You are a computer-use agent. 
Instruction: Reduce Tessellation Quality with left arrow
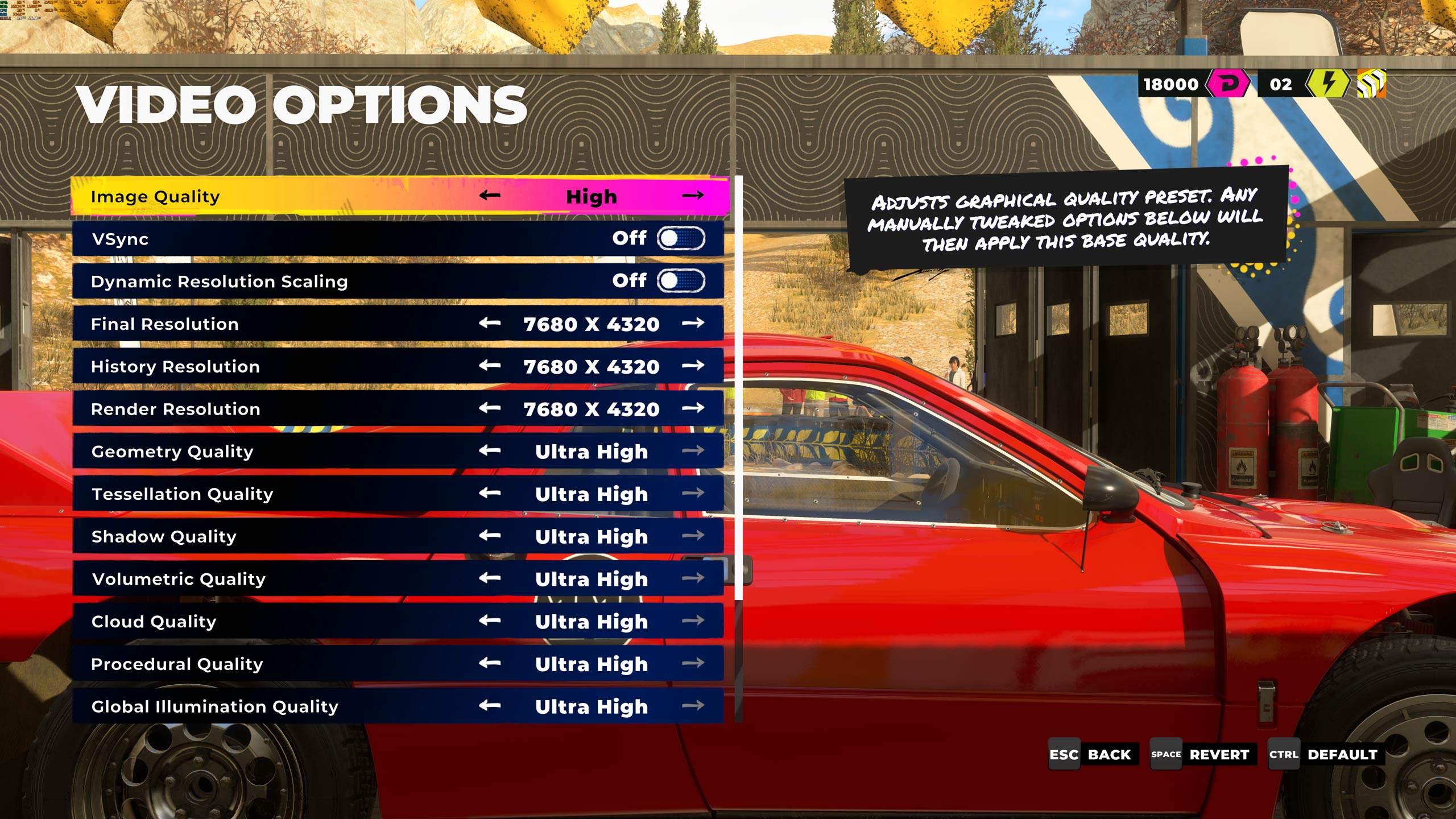click(x=489, y=493)
